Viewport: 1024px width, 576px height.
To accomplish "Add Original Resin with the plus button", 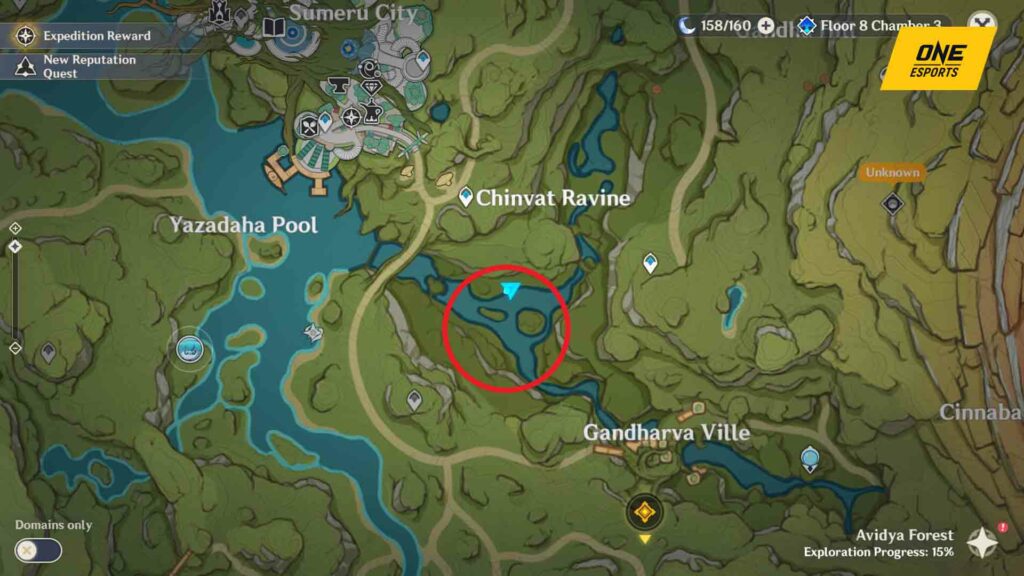I will point(766,26).
